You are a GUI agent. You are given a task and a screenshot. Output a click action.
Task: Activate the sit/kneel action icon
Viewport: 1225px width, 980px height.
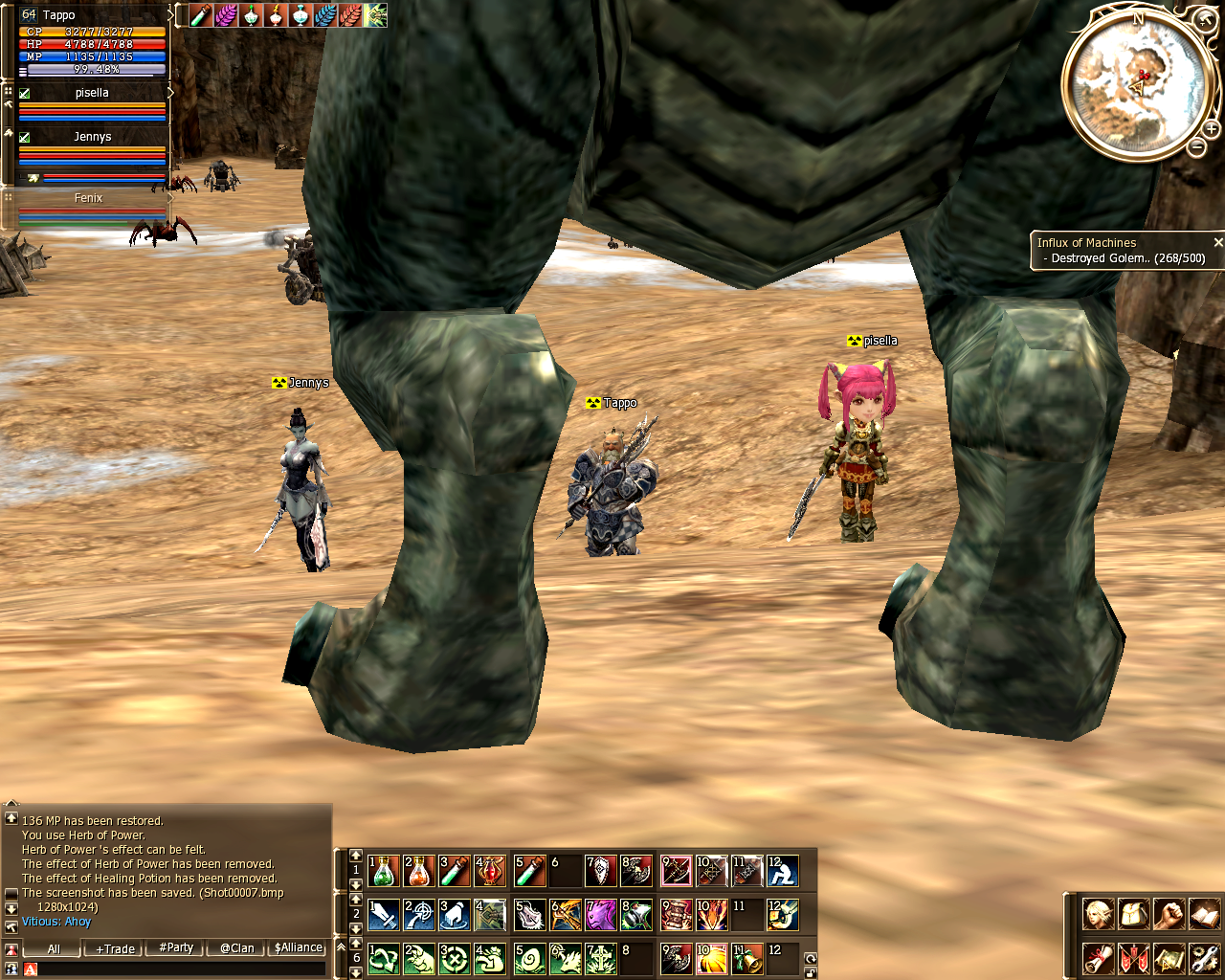tap(782, 871)
